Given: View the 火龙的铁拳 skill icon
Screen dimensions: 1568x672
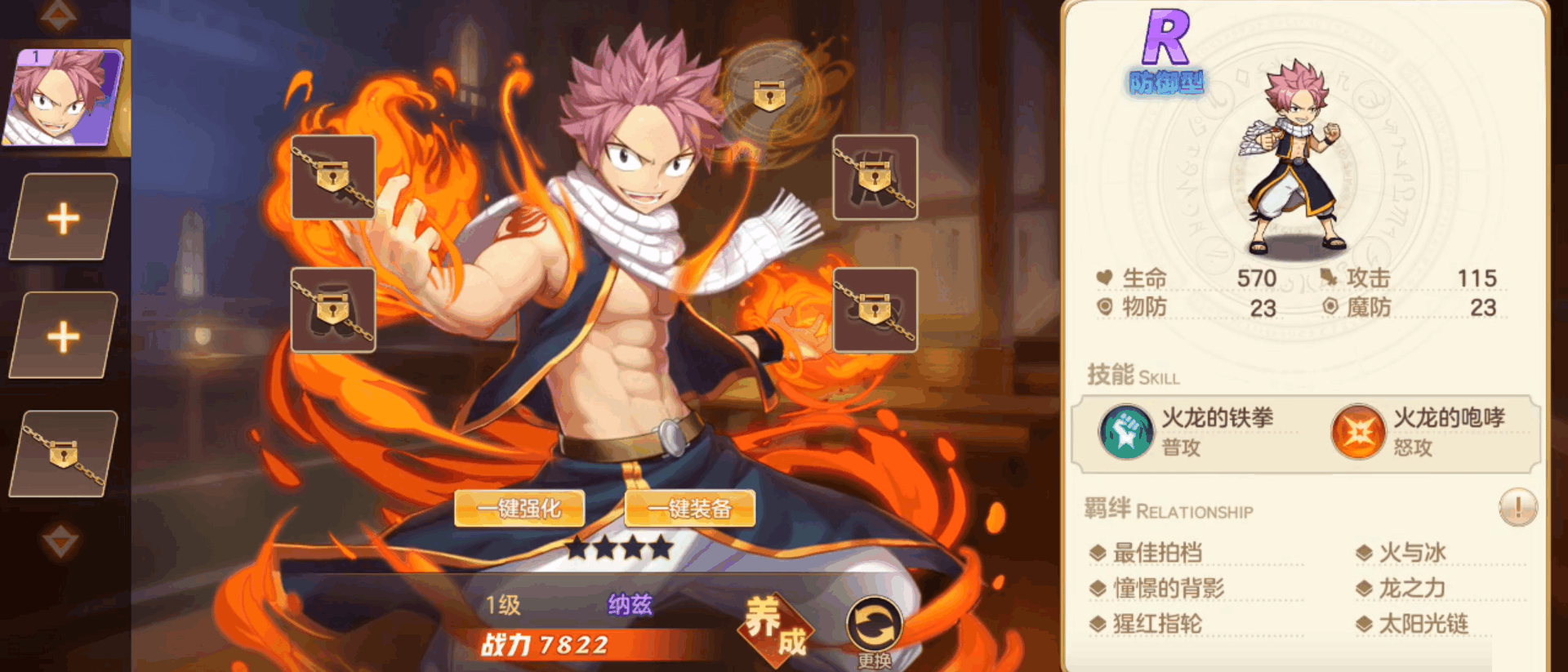Looking at the screenshot, I should pyautogui.click(x=1125, y=432).
